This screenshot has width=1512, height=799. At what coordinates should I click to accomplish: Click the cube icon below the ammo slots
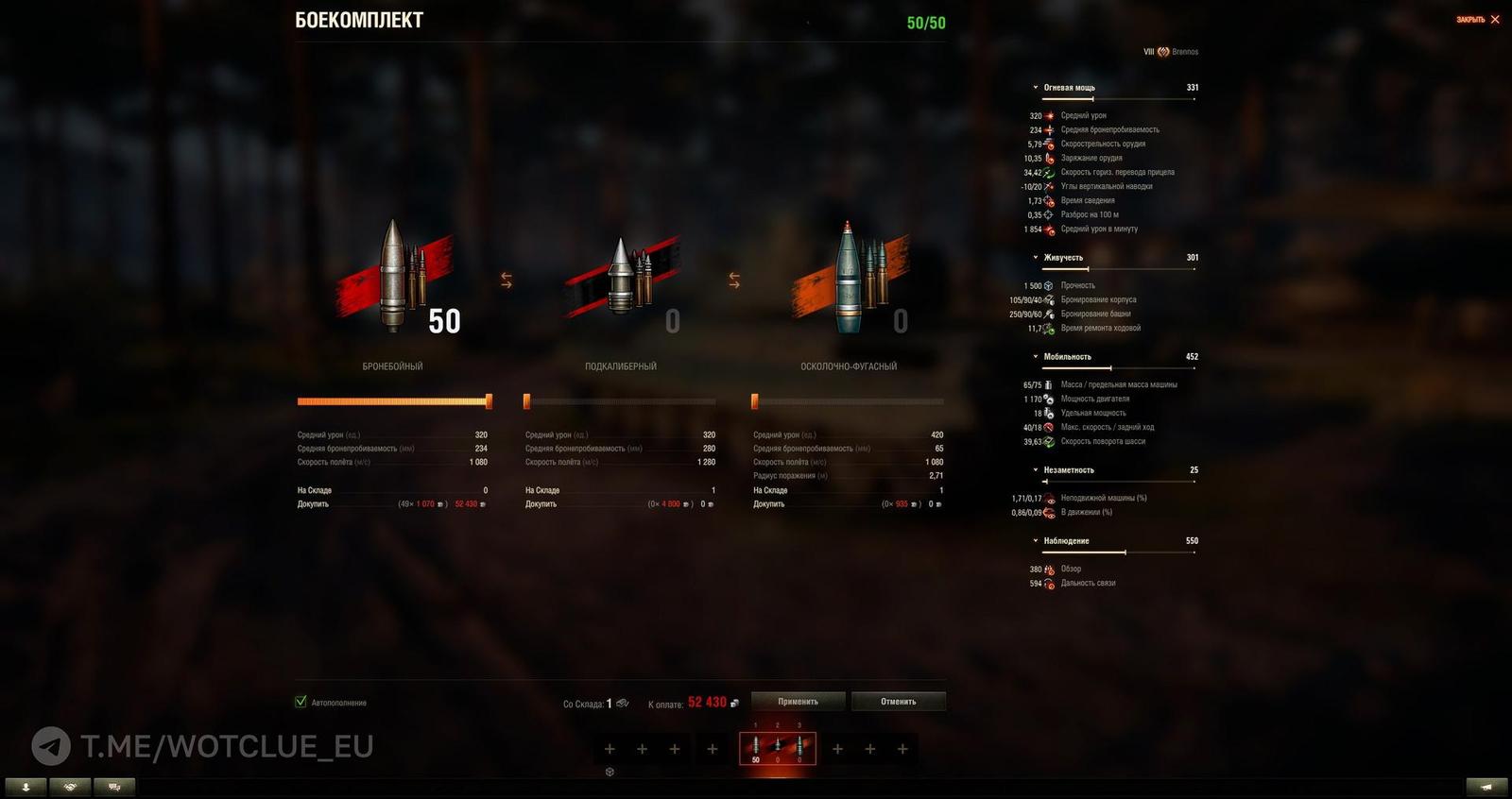[x=610, y=770]
